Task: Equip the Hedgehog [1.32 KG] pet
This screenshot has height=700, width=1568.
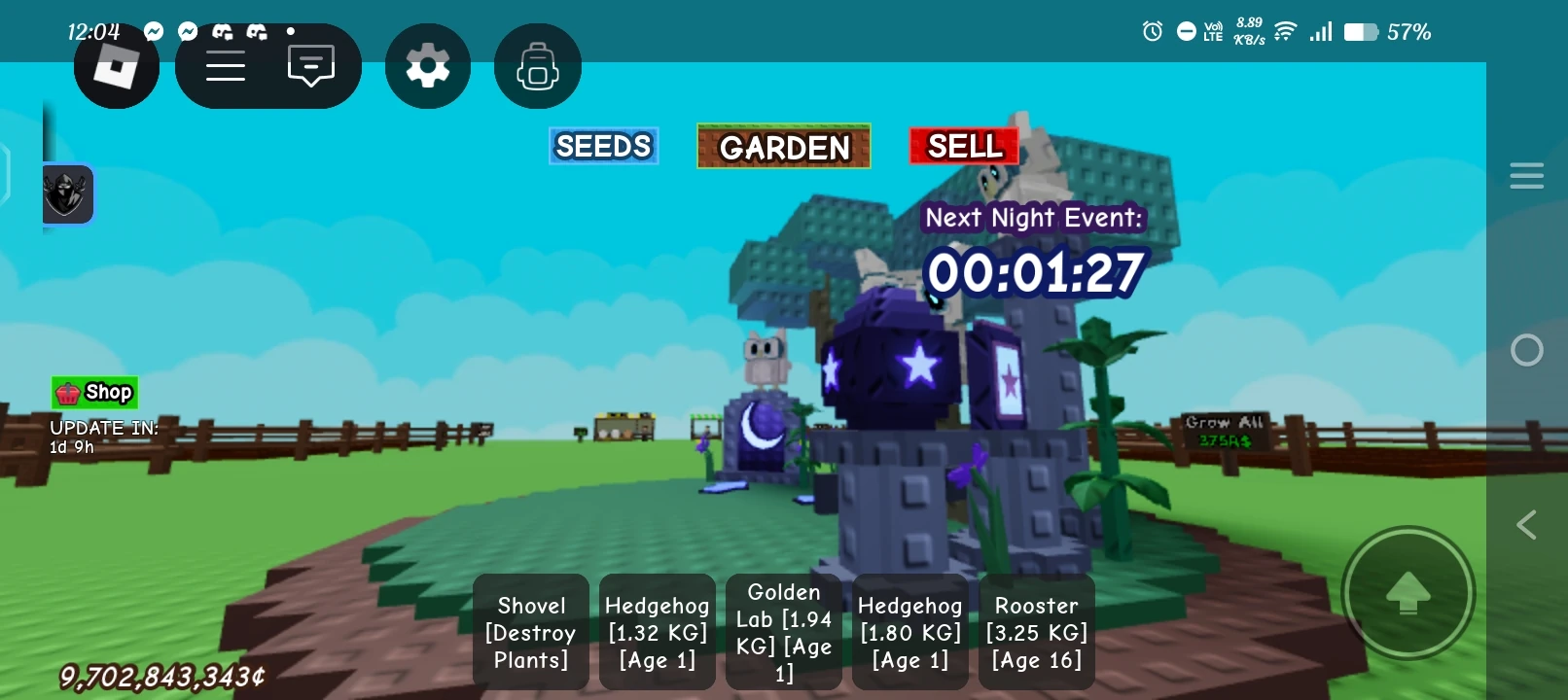Action: (657, 632)
